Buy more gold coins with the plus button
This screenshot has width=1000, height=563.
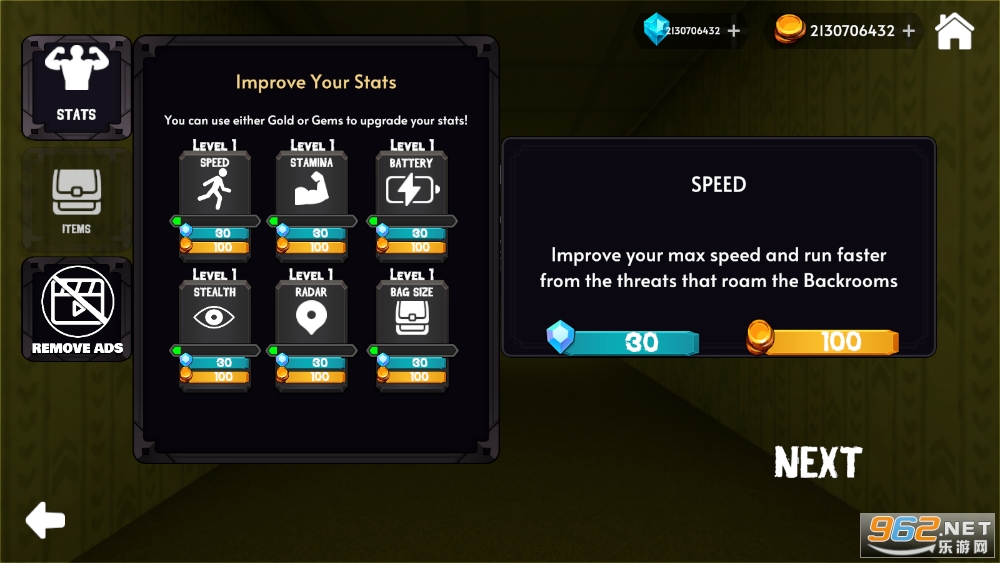coord(909,31)
